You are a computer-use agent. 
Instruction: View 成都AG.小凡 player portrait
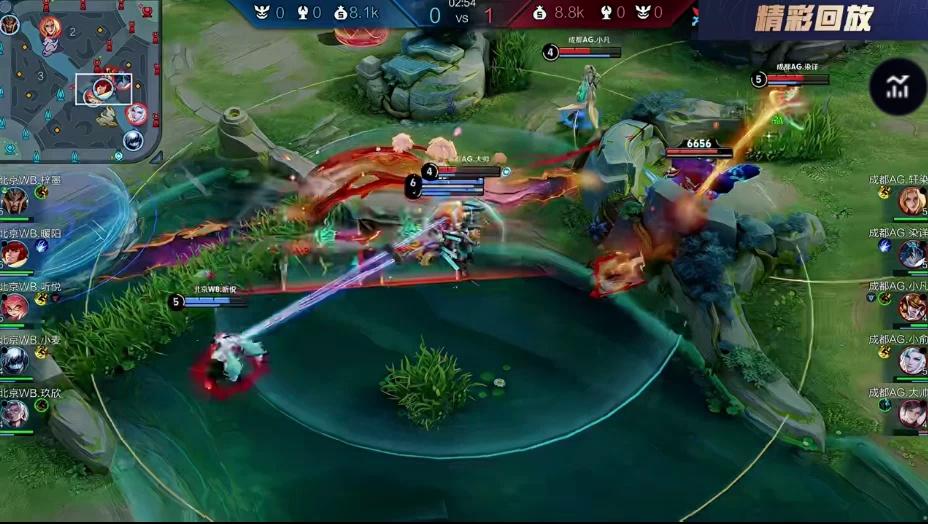912,307
